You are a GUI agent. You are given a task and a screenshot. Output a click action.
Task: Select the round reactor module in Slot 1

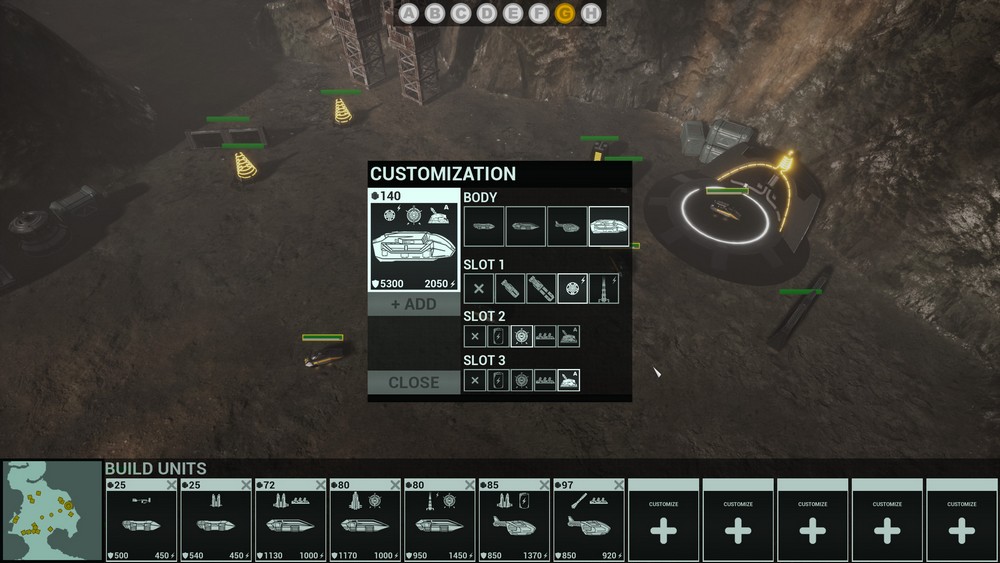[x=572, y=289]
